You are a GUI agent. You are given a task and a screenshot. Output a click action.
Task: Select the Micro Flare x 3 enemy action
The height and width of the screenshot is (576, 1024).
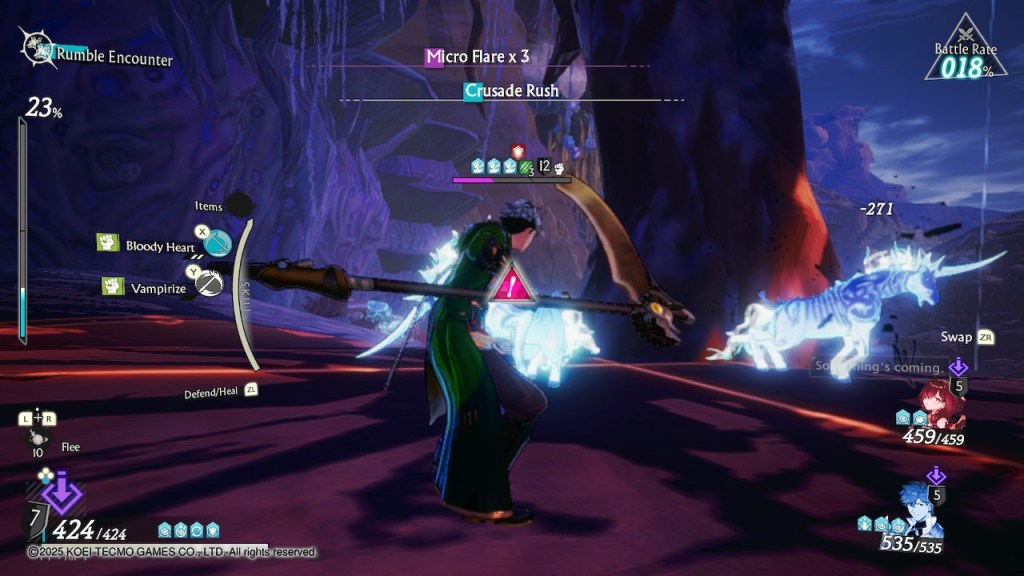pyautogui.click(x=478, y=57)
